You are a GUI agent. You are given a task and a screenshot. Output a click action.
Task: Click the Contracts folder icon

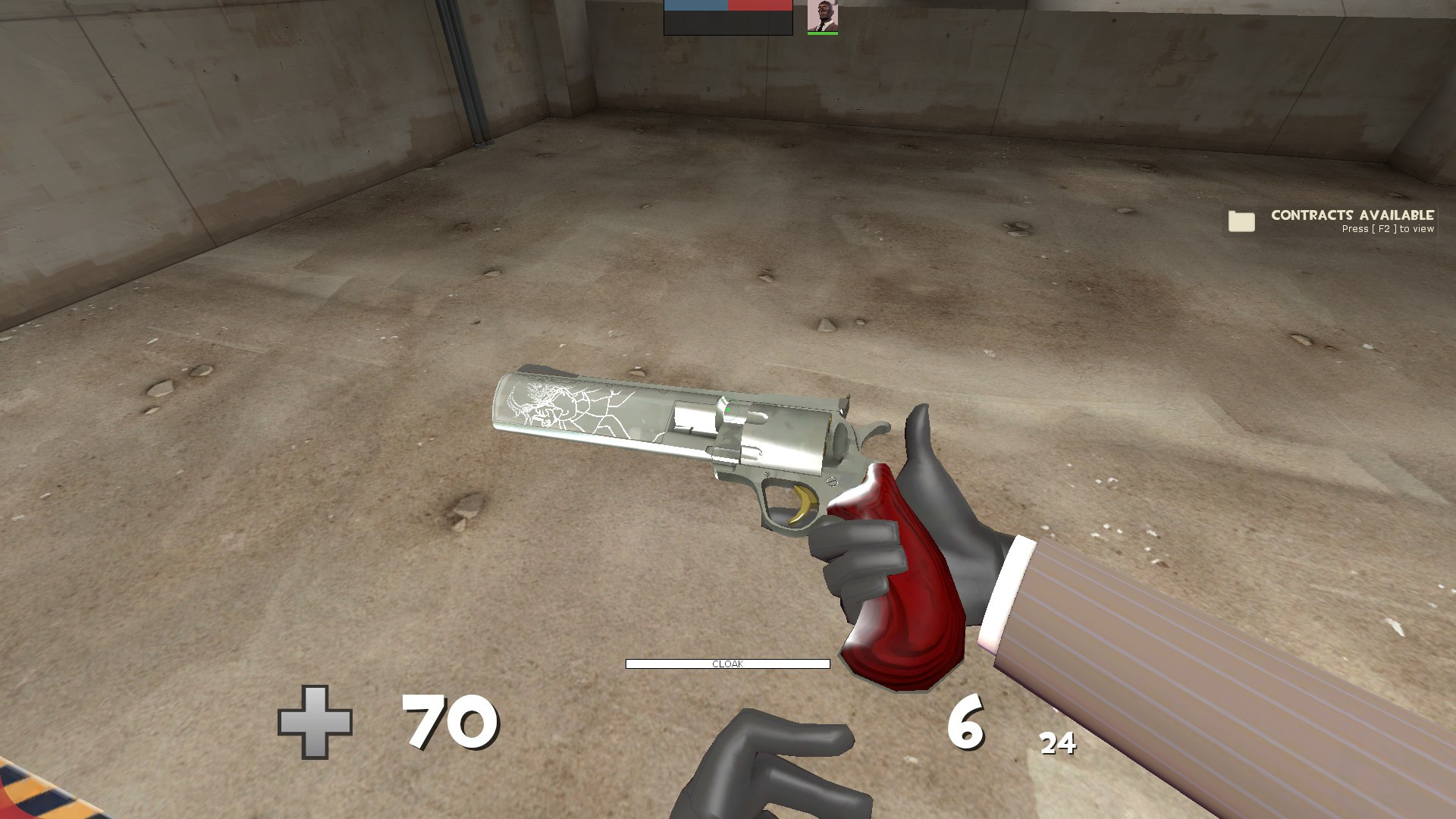pyautogui.click(x=1242, y=222)
